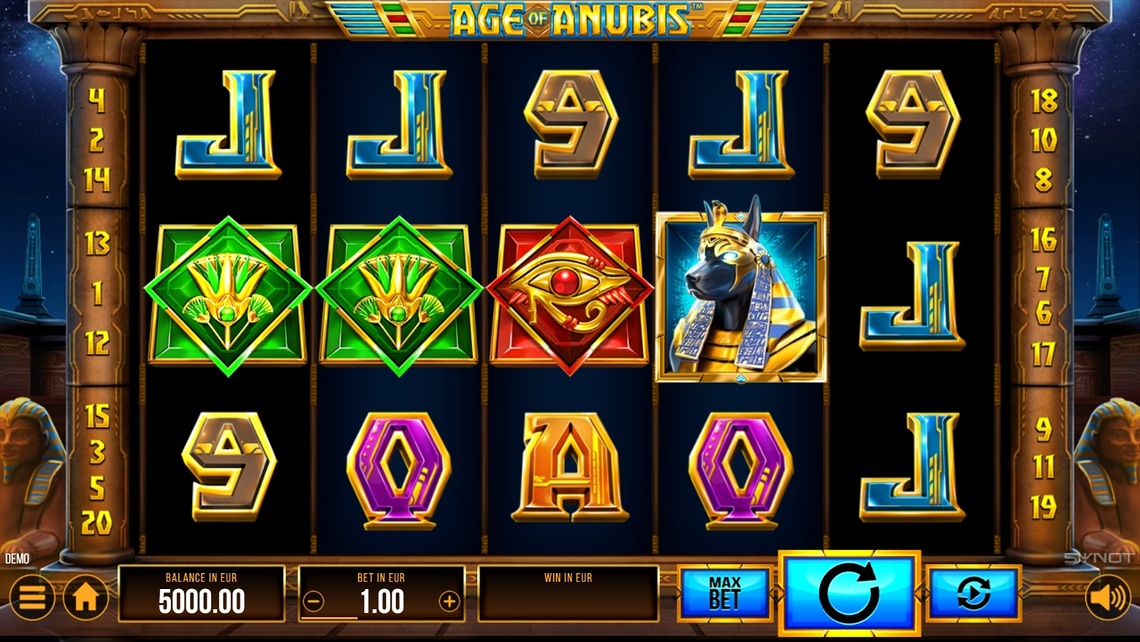Screen dimensions: 1140x642
Task: Activate the autoplay spin button
Action: [972, 594]
